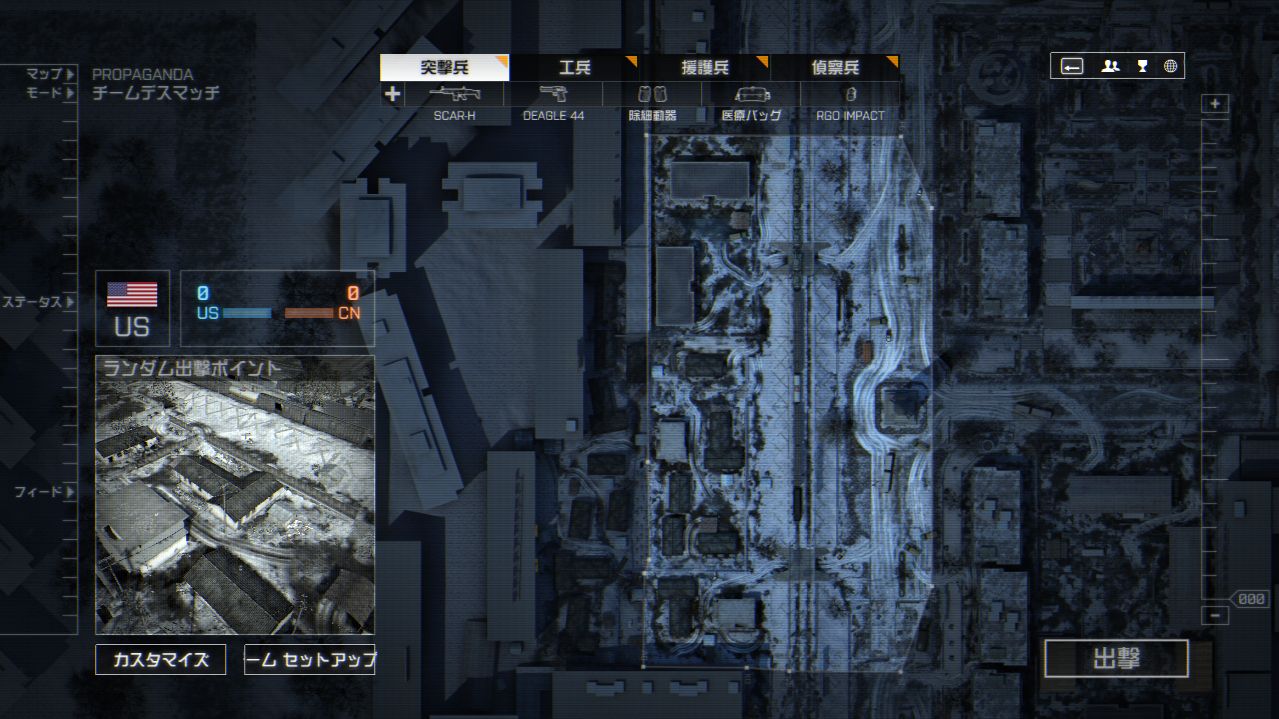Open the カスタマイズ customize button
This screenshot has height=719, width=1279.
click(x=160, y=660)
